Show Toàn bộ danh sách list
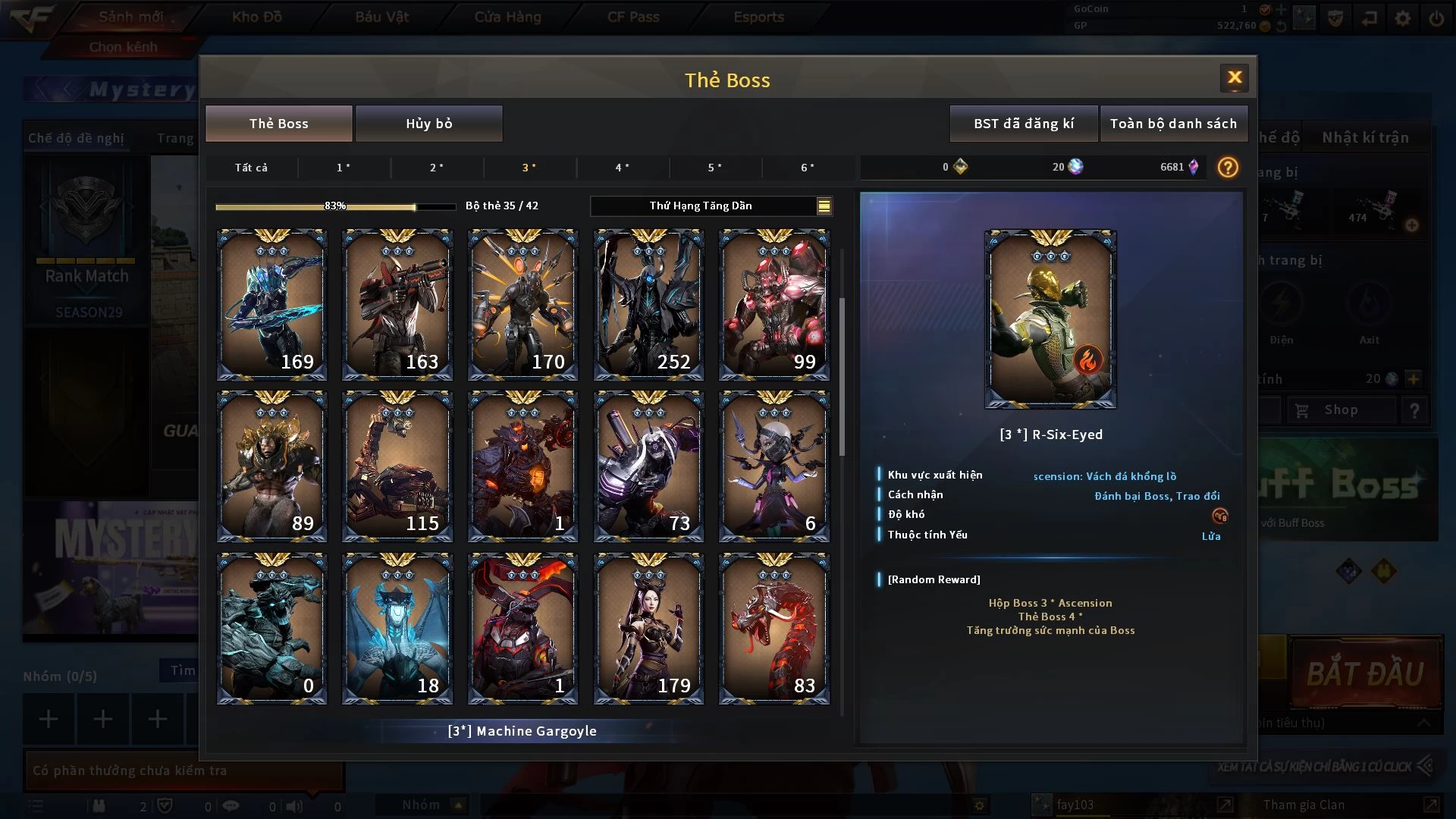 1172,124
